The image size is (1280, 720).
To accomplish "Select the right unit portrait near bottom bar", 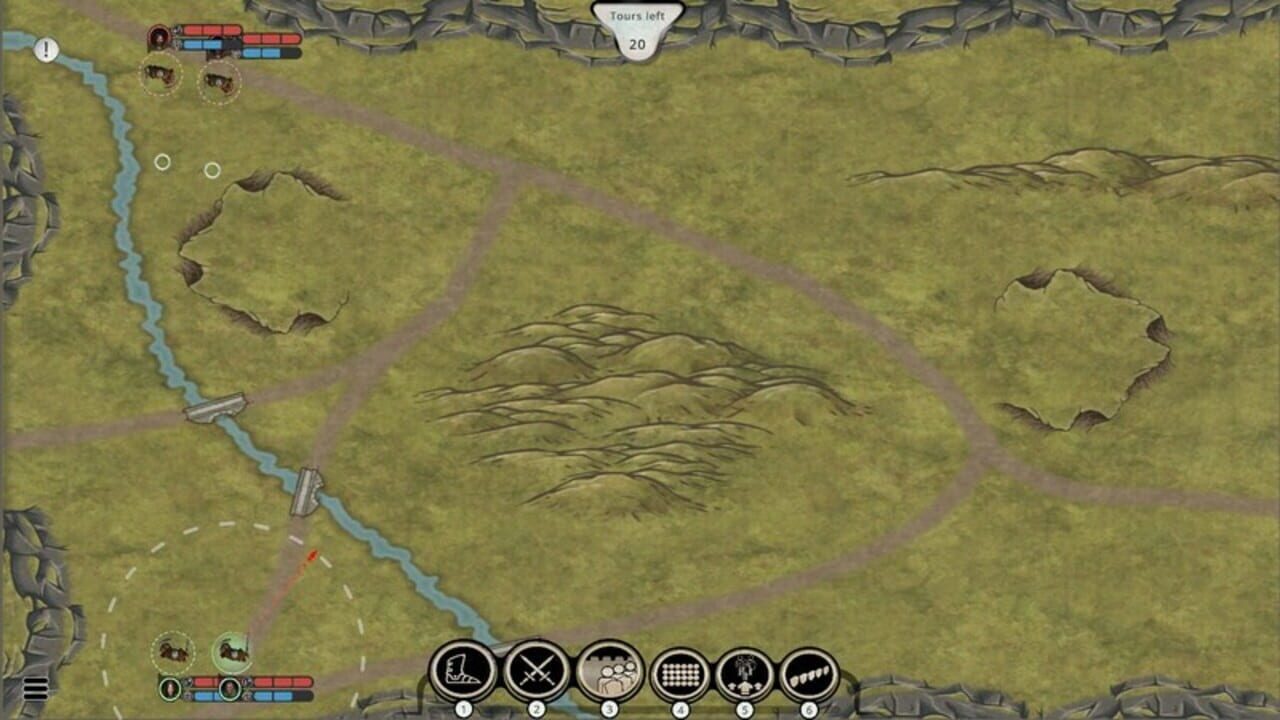I will pos(229,688).
